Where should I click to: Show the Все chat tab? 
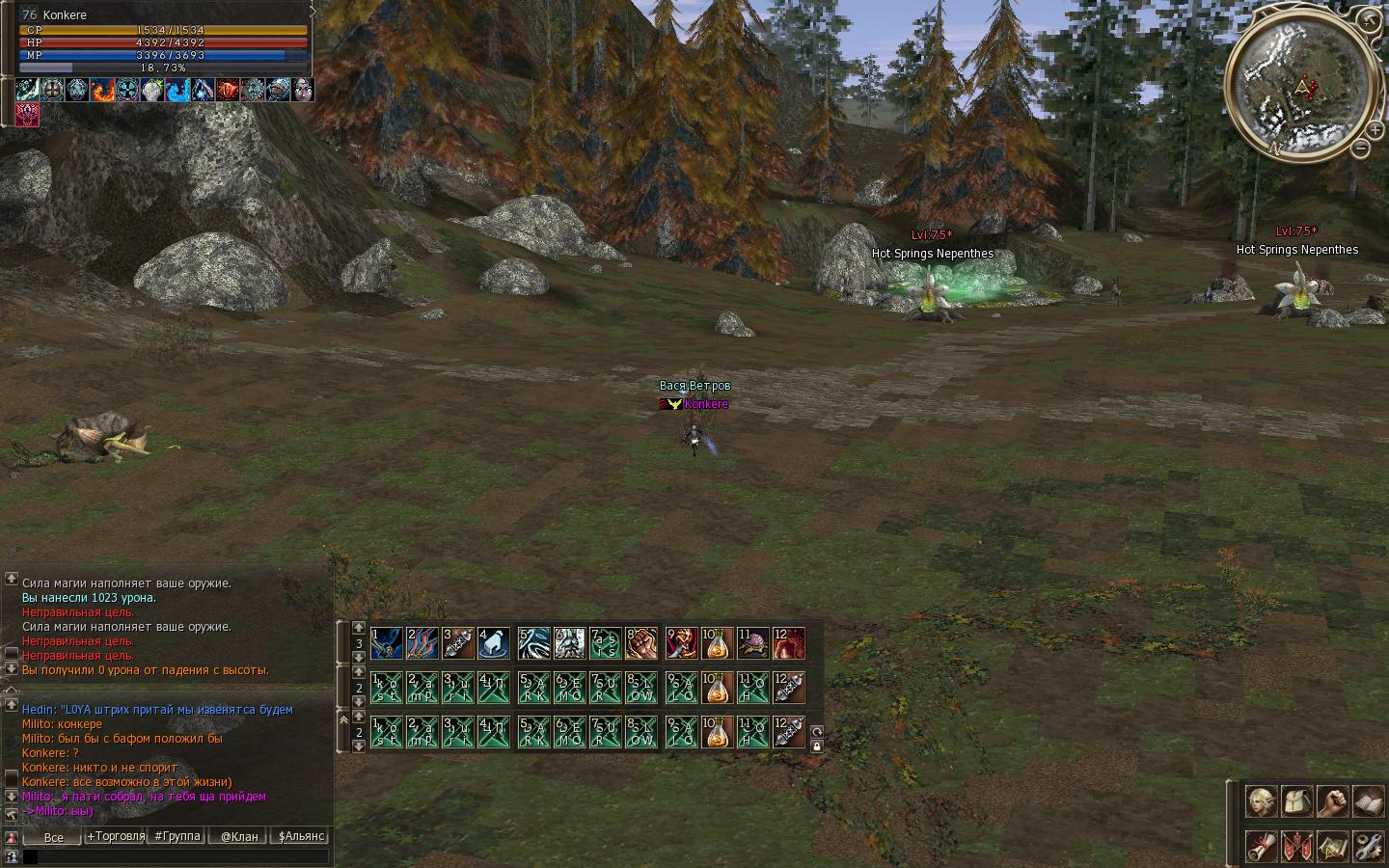[x=54, y=837]
